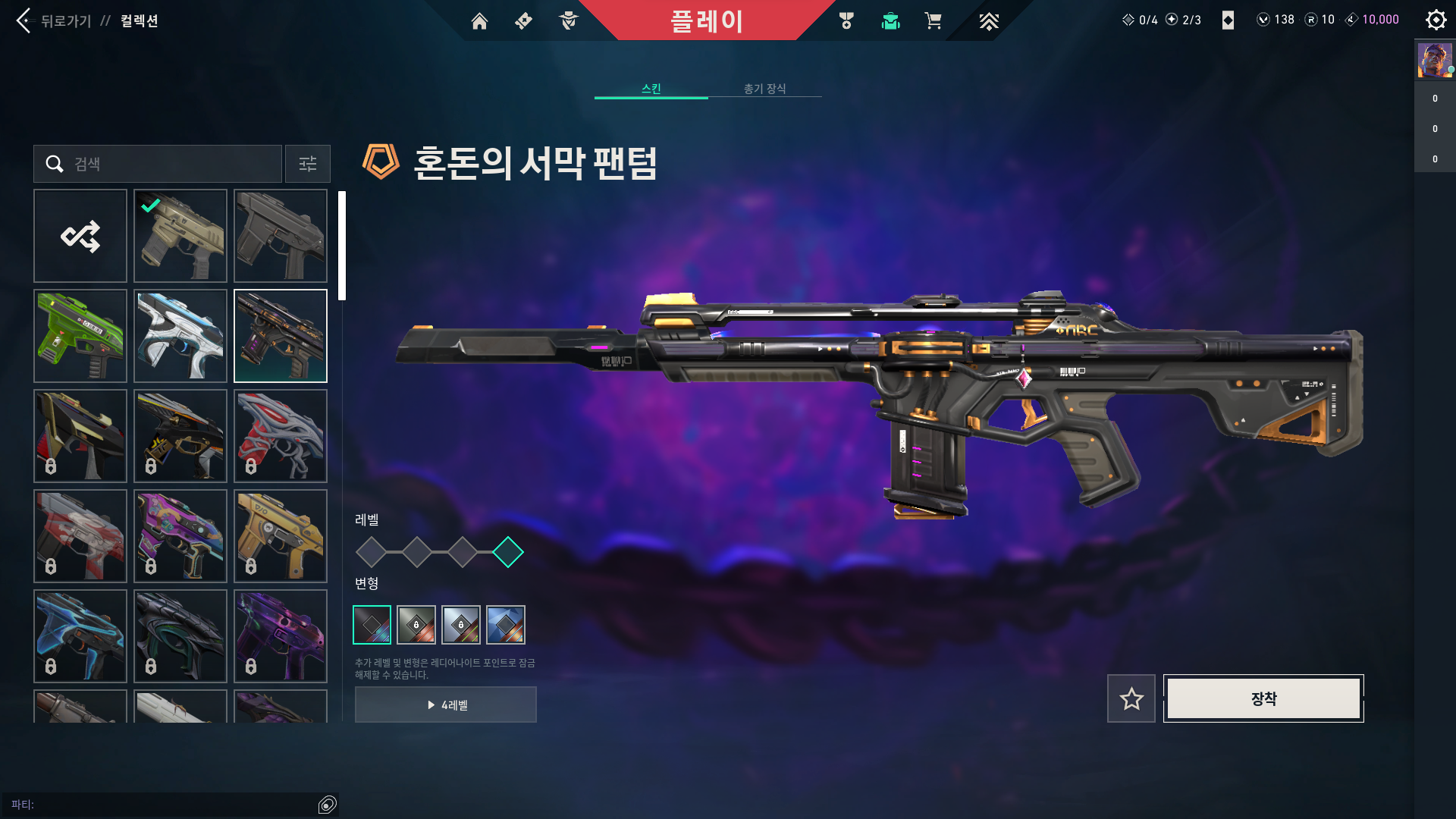Pick the green toy-style Phantom skin
Viewport: 1456px width, 819px height.
80,336
